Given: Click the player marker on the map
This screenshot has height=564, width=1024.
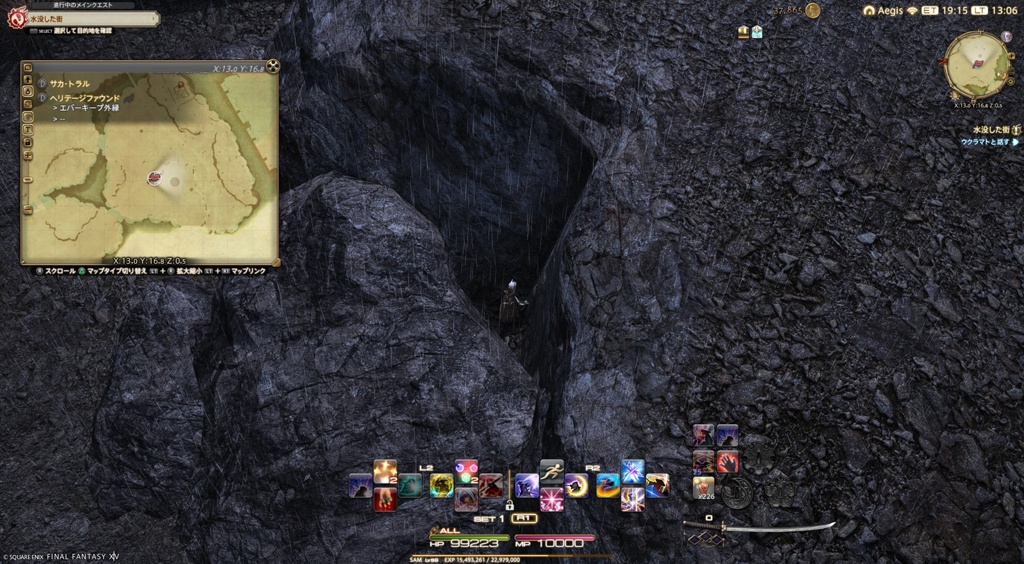Looking at the screenshot, I should [155, 177].
